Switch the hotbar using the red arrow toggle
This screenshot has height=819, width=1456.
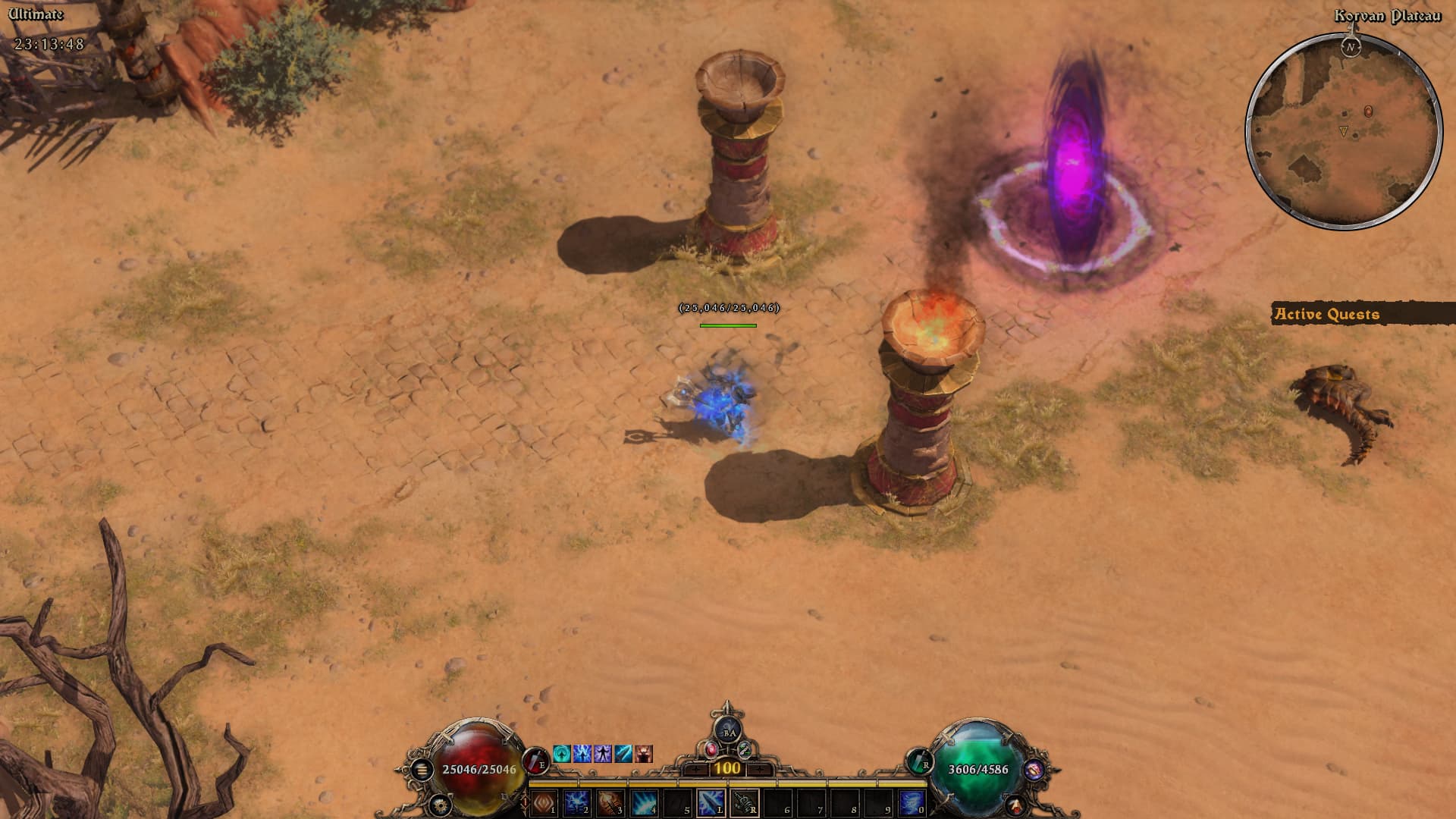525,802
